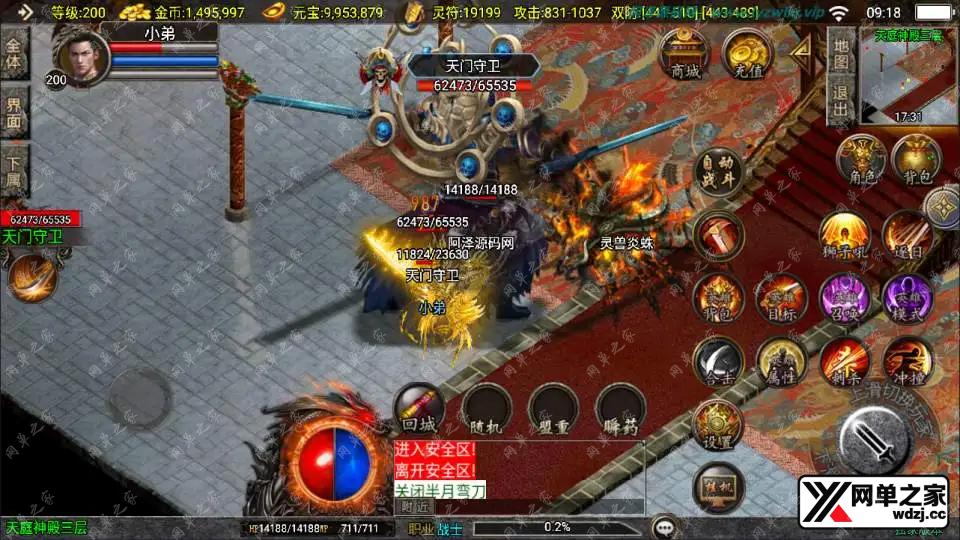Open the chat speech bubble
This screenshot has width=960, height=540.
[x=662, y=526]
